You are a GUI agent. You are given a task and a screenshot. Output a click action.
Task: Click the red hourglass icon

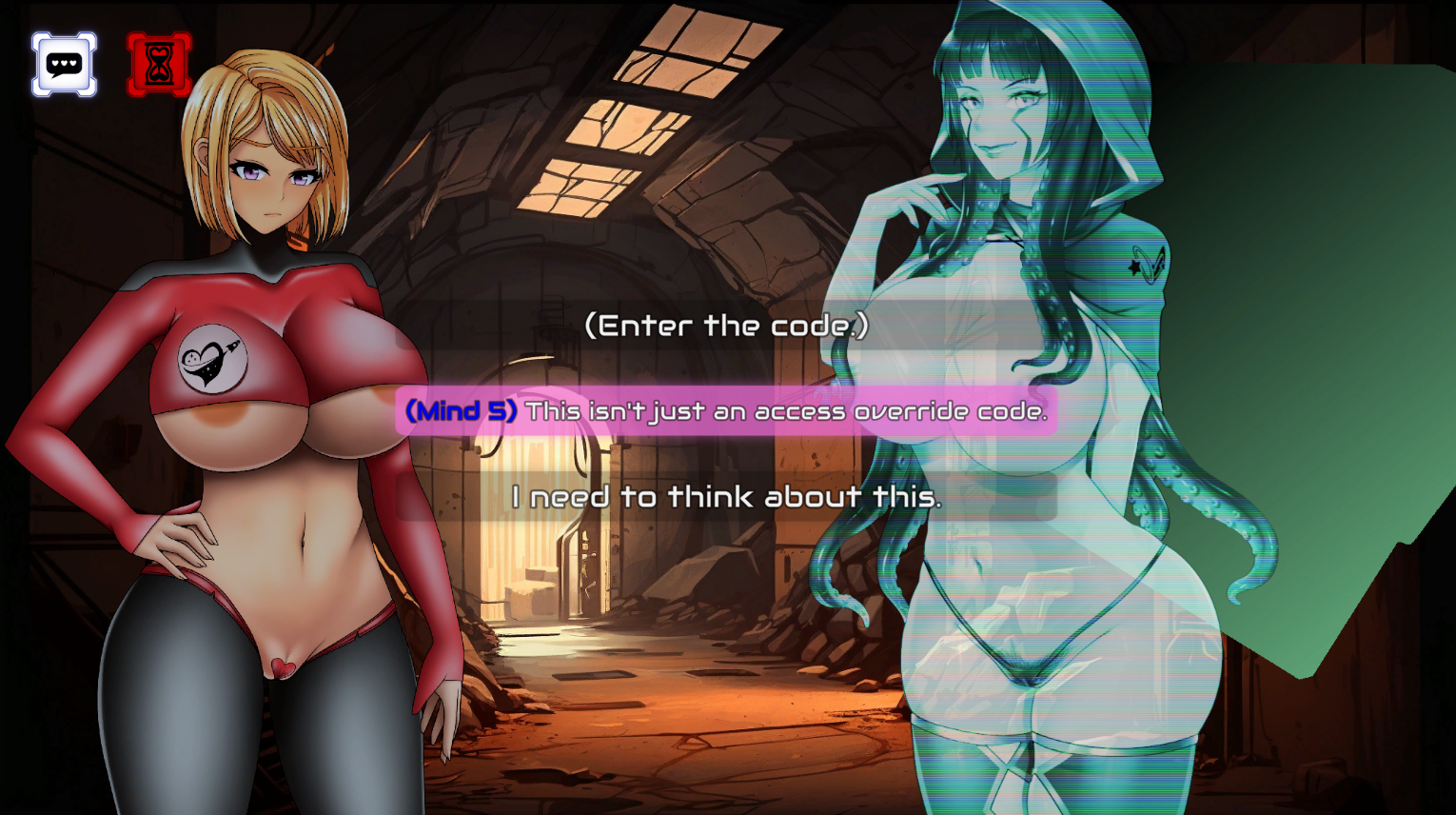pos(159,65)
